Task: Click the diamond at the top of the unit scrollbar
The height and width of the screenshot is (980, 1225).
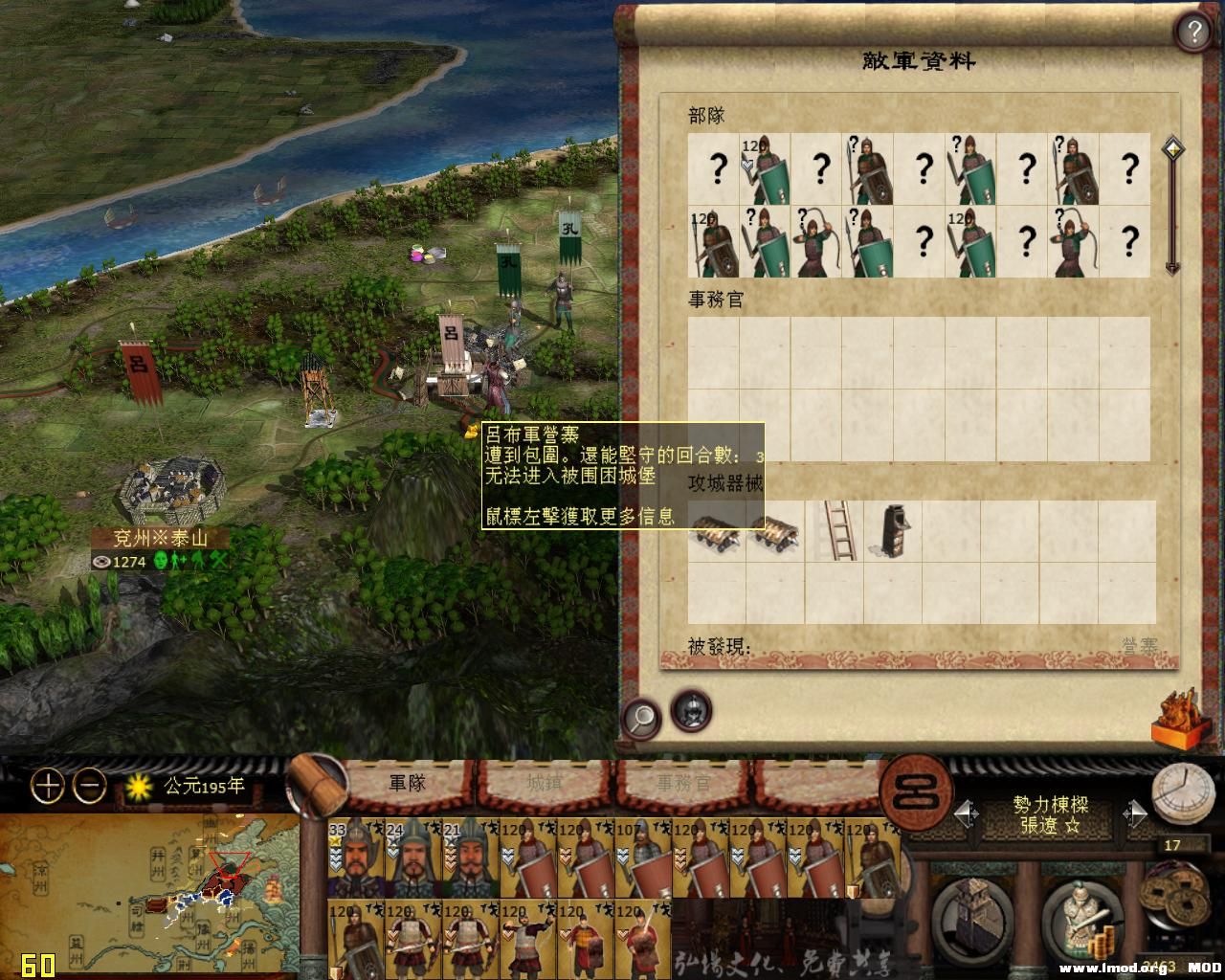Action: (1172, 149)
